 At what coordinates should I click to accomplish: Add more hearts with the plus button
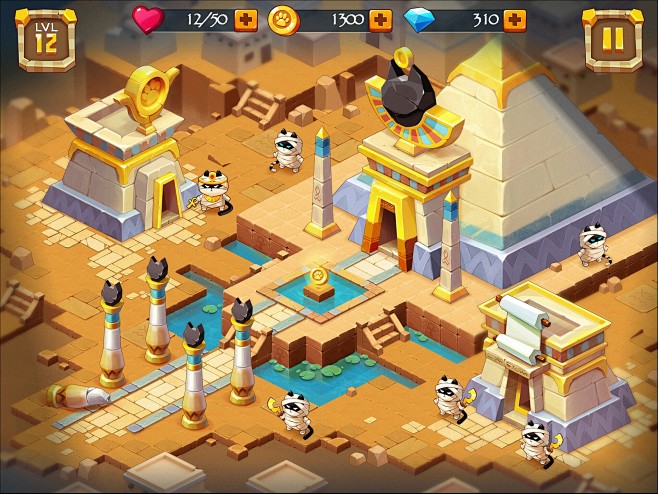click(x=246, y=20)
